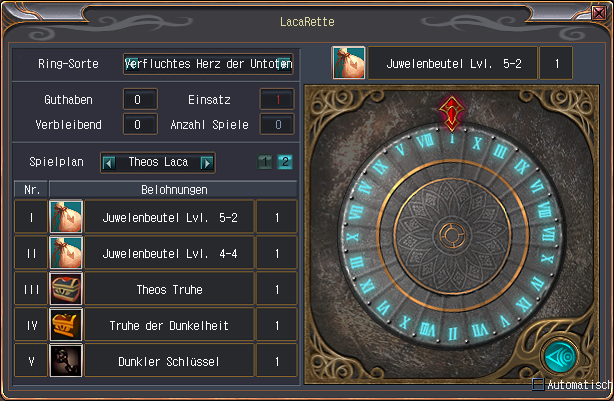The height and width of the screenshot is (401, 614).
Task: Toggle the Automatisch checkbox
Action: 538,384
